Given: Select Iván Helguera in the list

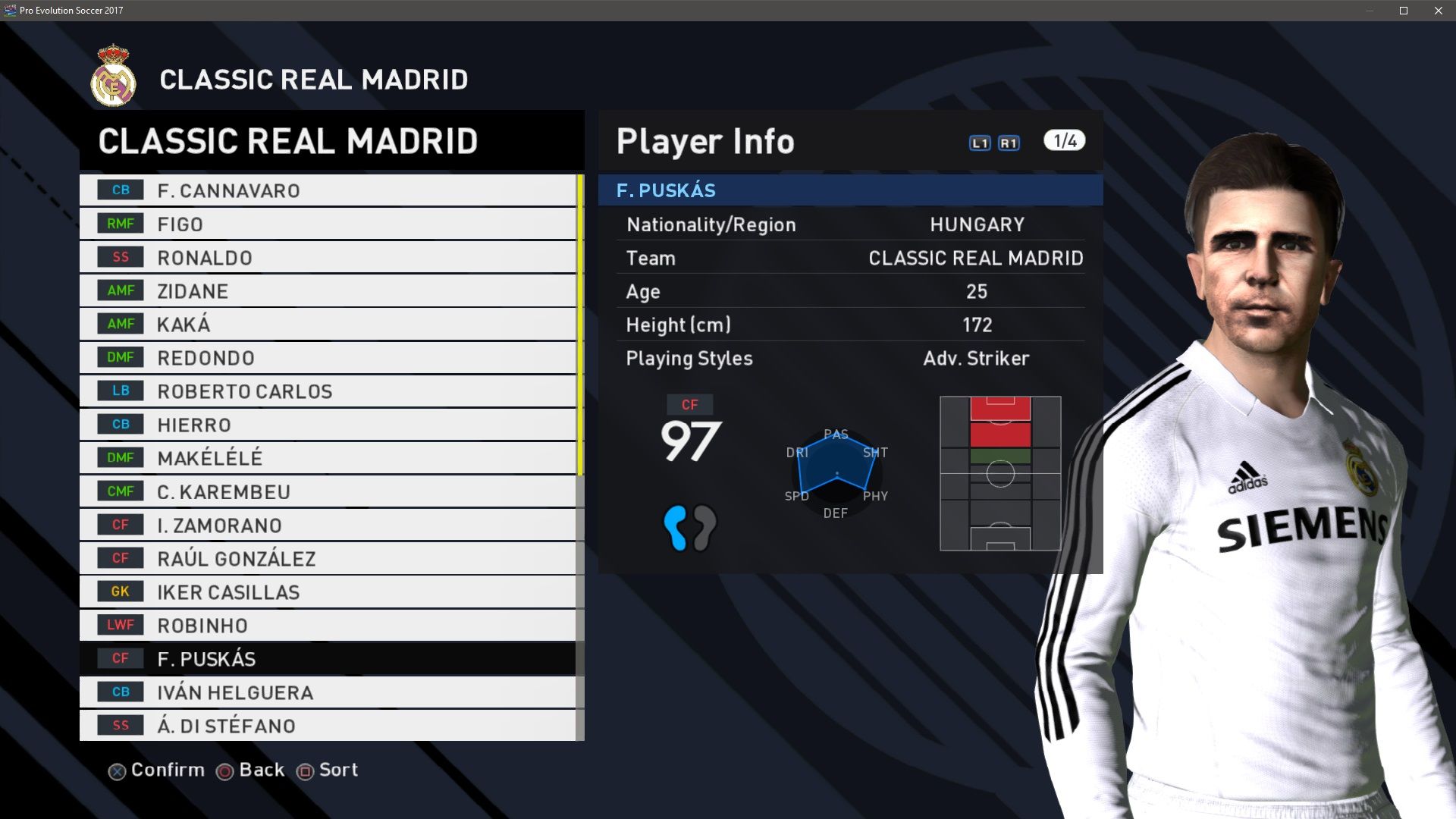Looking at the screenshot, I should [x=328, y=692].
